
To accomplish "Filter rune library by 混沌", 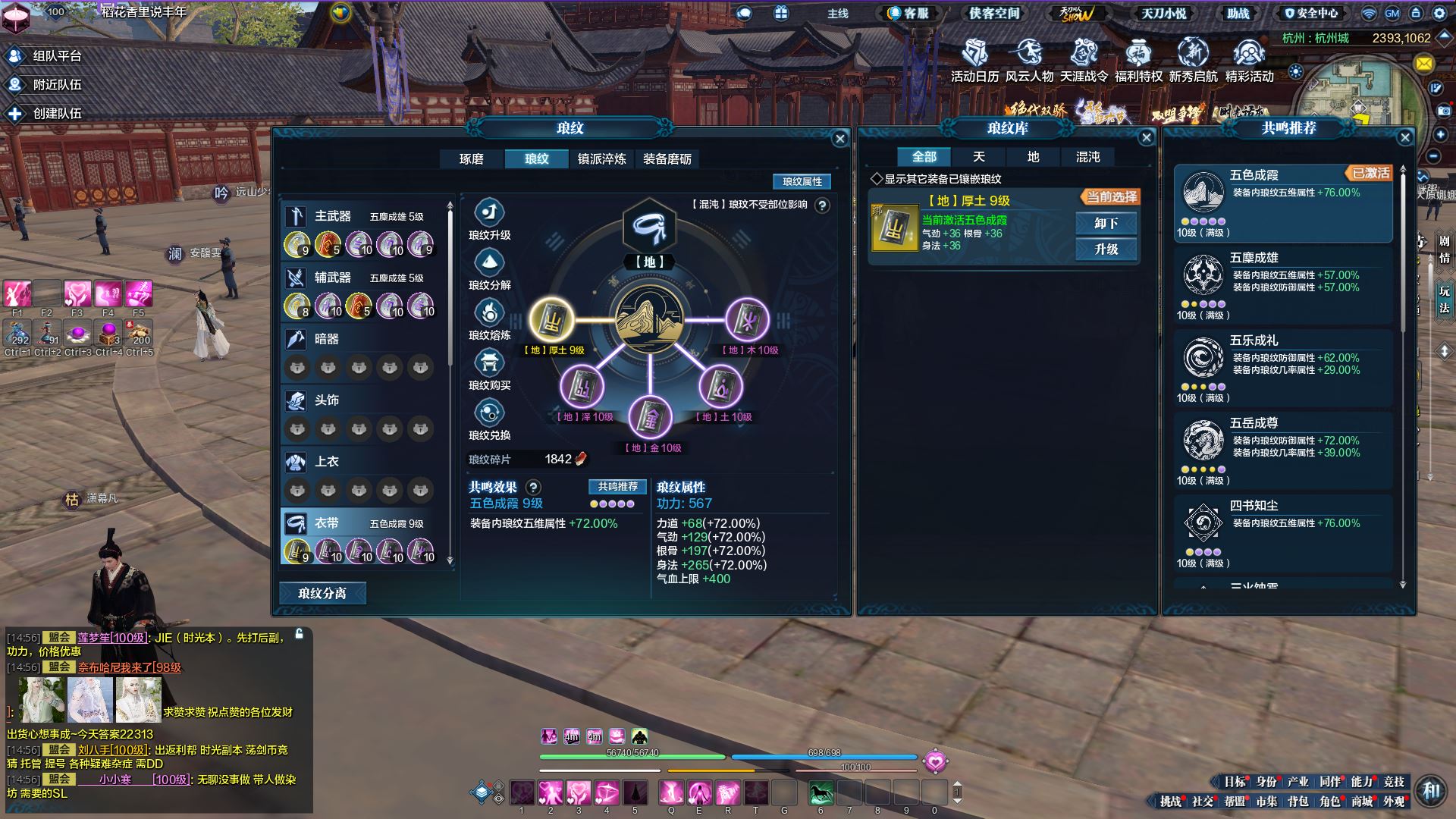I will [x=1087, y=157].
